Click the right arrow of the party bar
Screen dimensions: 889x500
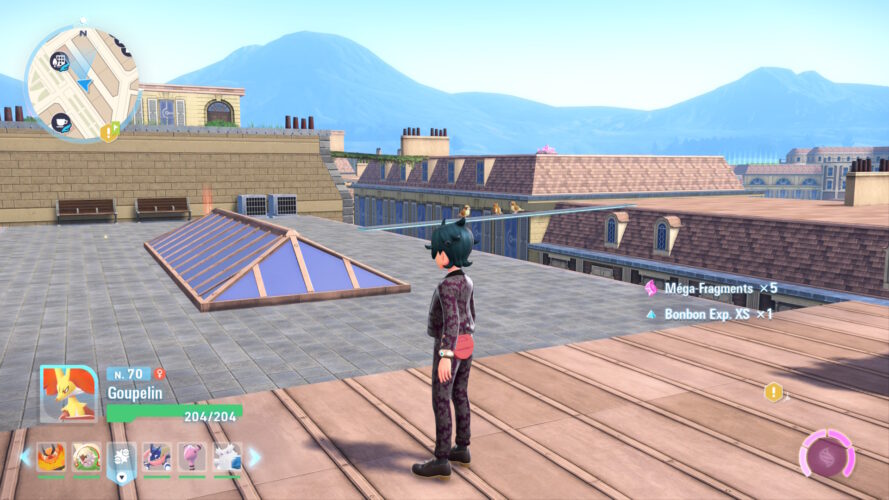(254, 457)
